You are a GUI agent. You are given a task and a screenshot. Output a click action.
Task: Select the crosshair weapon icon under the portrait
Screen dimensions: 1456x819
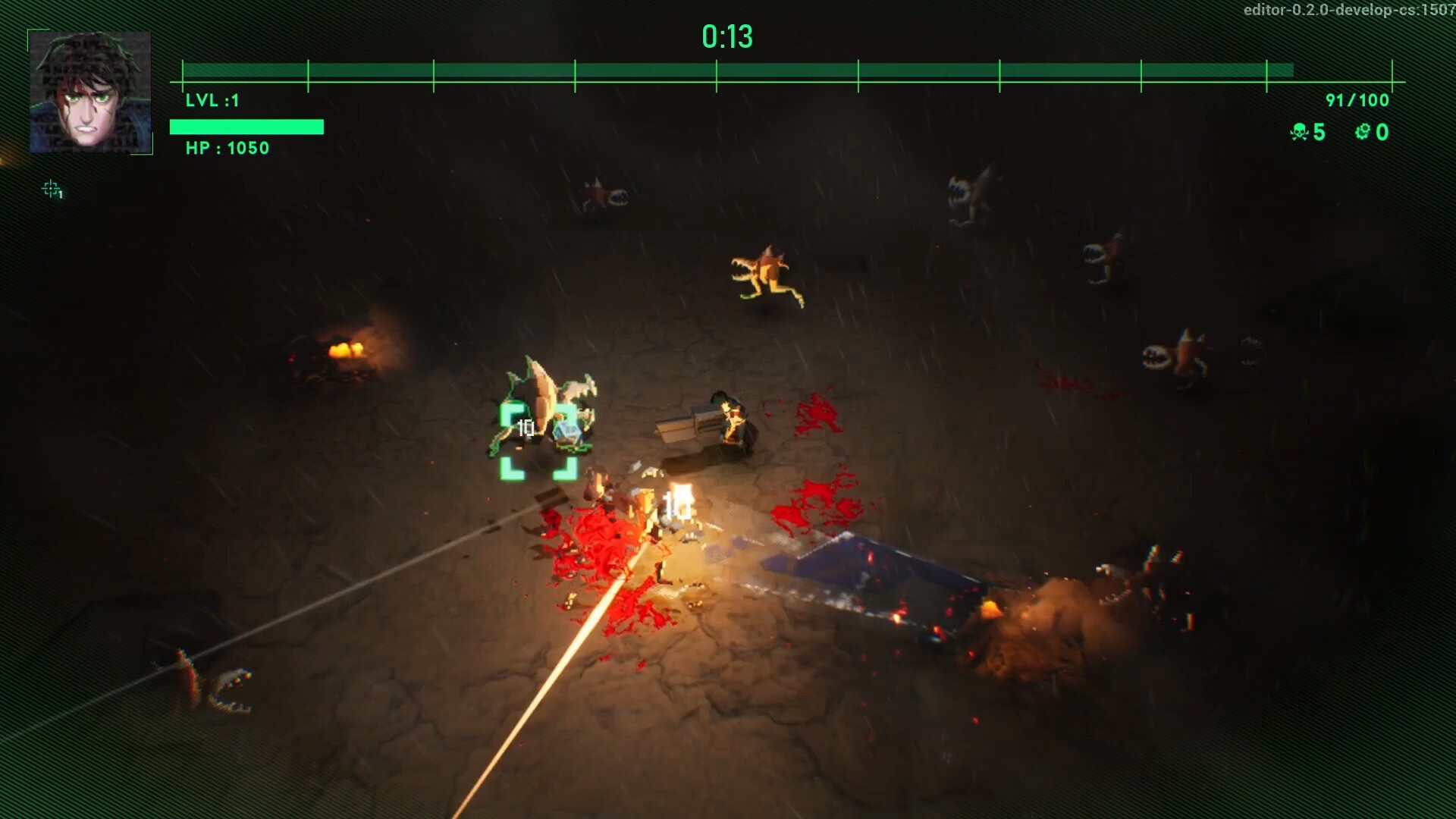pyautogui.click(x=52, y=189)
